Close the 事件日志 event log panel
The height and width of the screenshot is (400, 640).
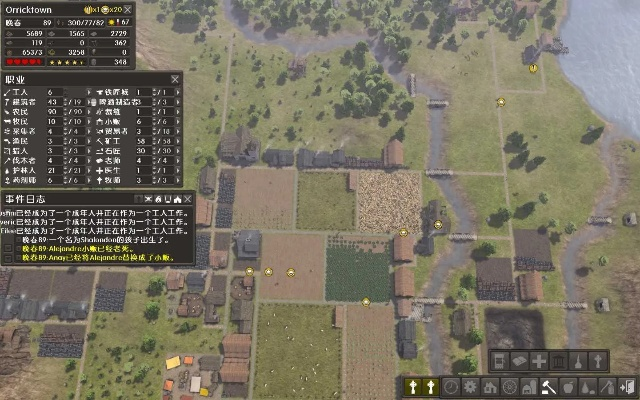(187, 199)
